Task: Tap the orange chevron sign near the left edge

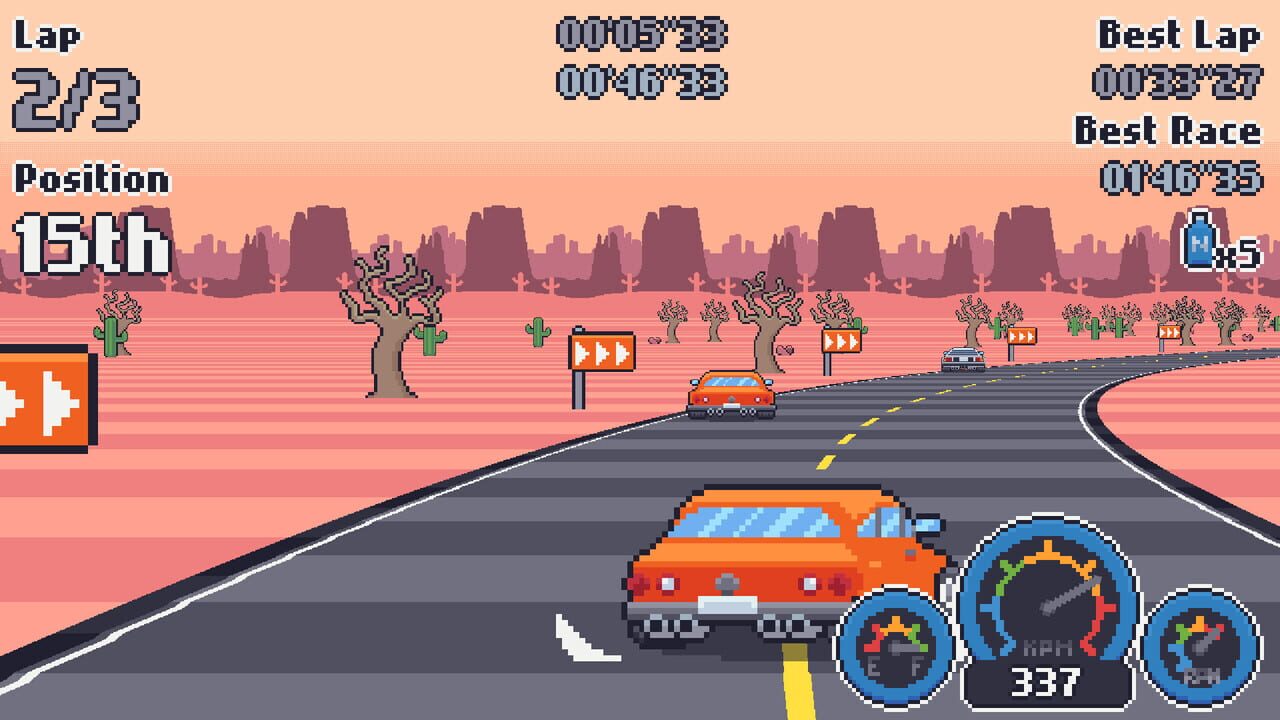Action: (45, 400)
